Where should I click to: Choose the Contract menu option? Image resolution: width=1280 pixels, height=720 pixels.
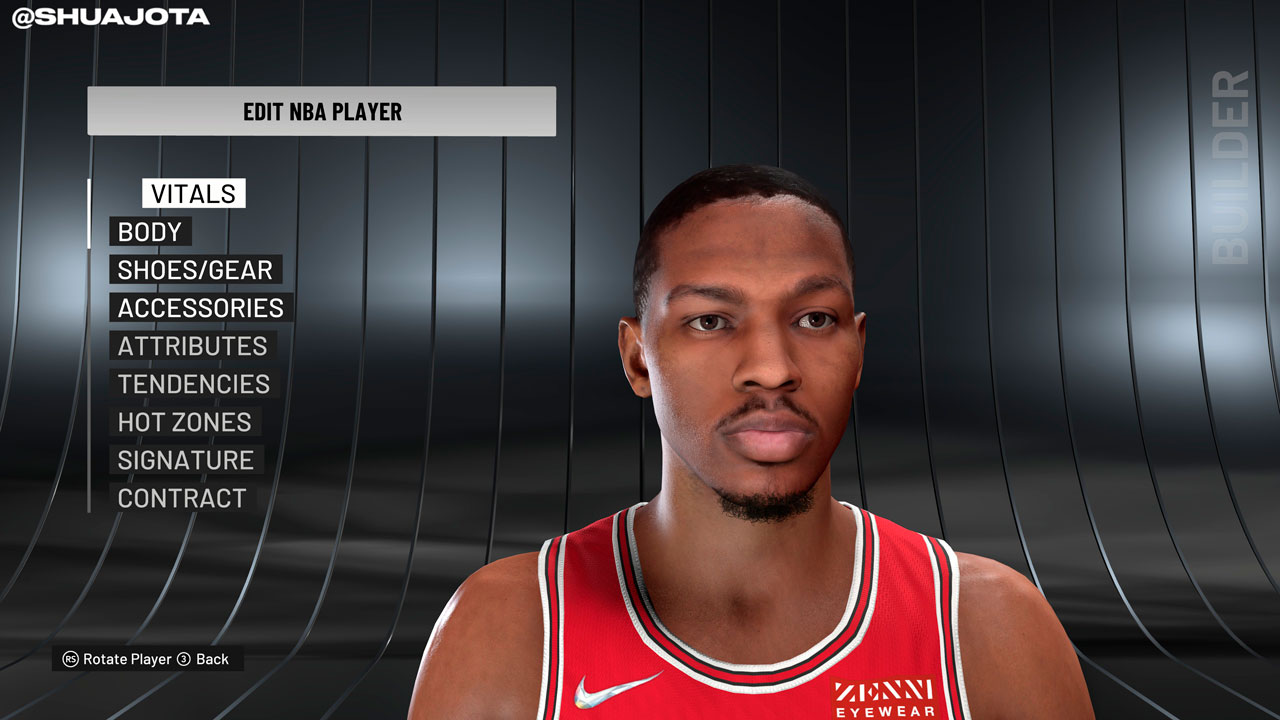click(x=182, y=498)
